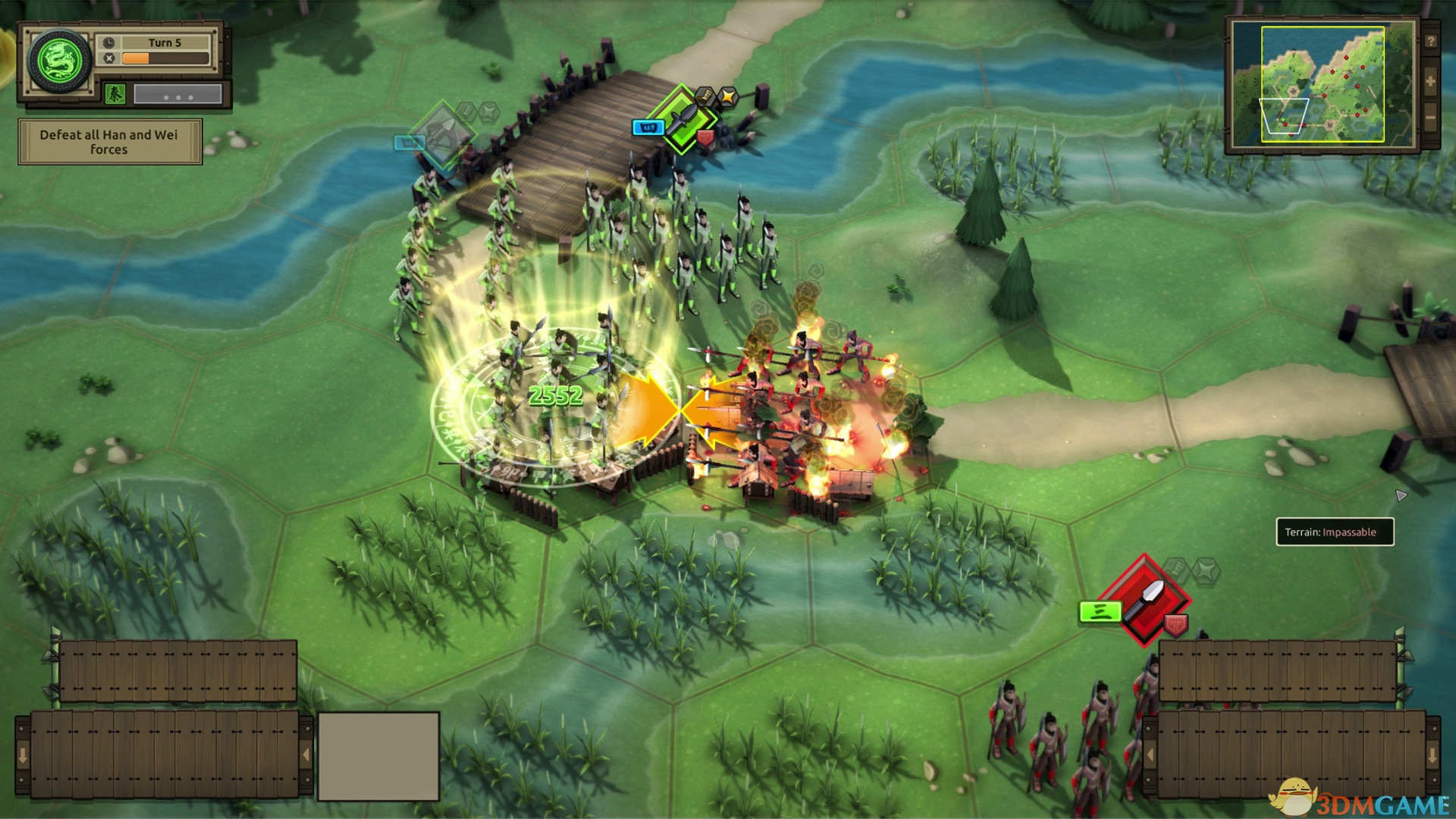The image size is (1456, 819).
Task: Click the left-pointing triangle on left panel
Action: click(306, 755)
